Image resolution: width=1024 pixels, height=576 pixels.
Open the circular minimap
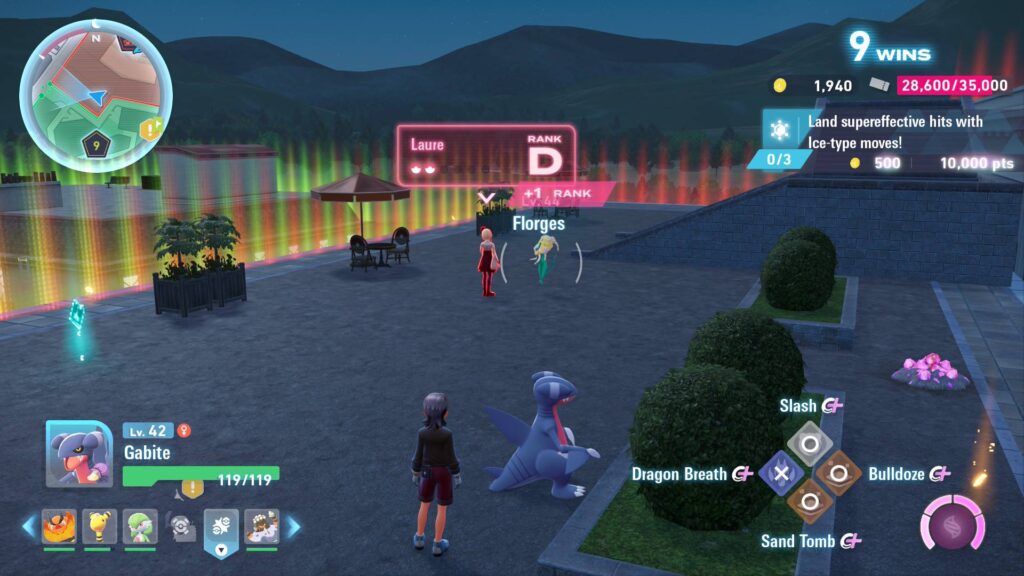coord(95,95)
